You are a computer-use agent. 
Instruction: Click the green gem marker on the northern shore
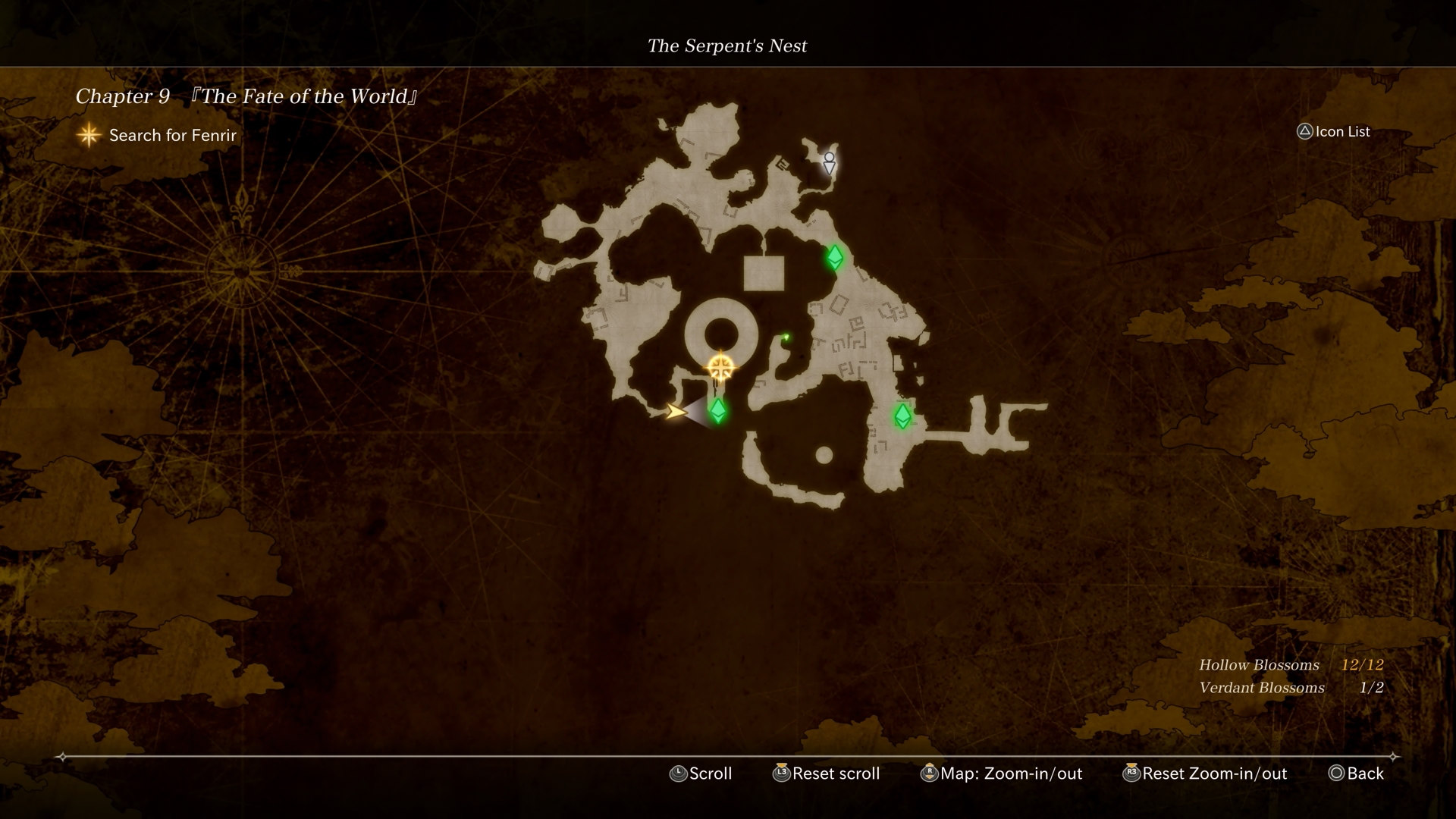(835, 258)
